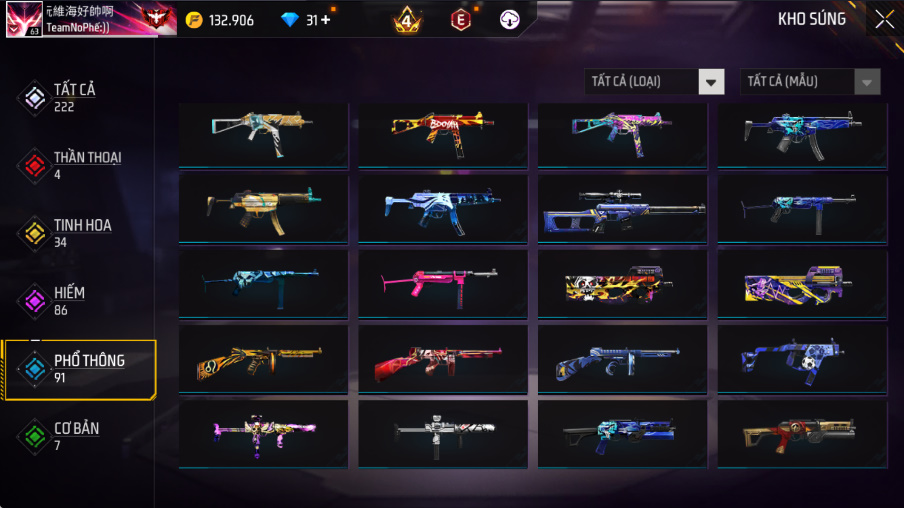This screenshot has width=904, height=508.
Task: Open the Tất Cả (Mẫu) model dropdown
Action: click(810, 82)
